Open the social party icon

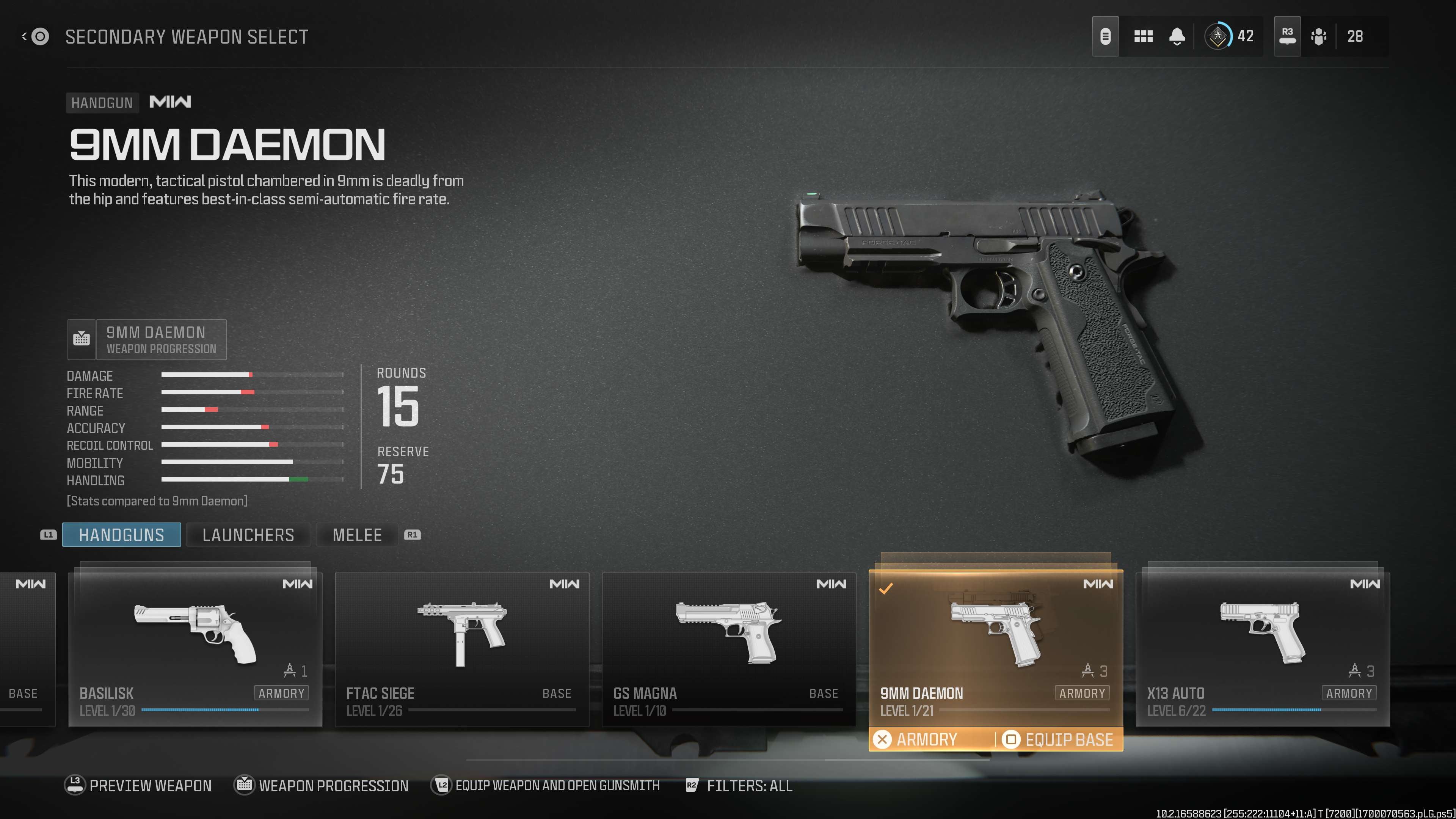coord(1319,37)
